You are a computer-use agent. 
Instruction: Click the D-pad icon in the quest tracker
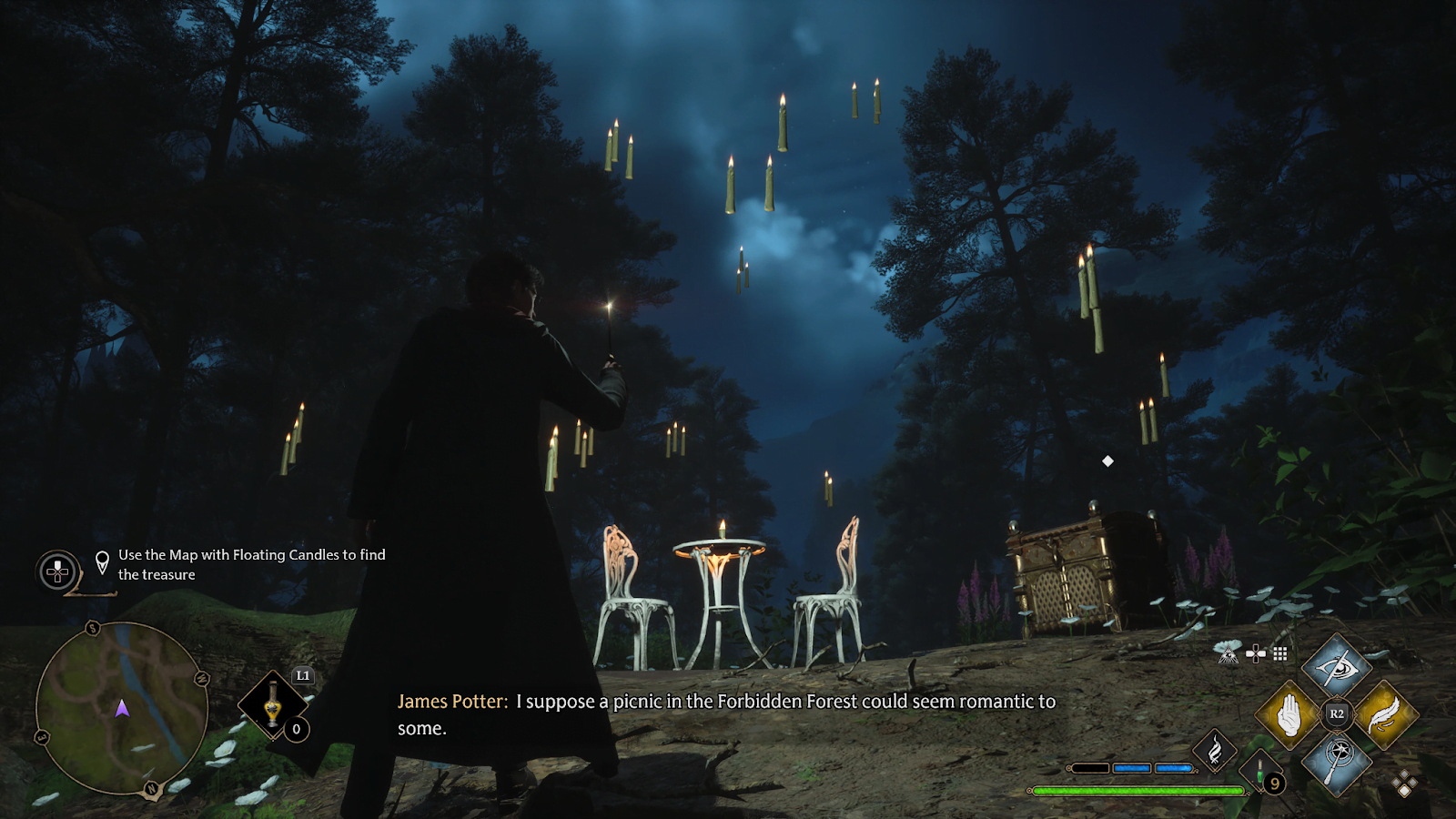click(56, 573)
